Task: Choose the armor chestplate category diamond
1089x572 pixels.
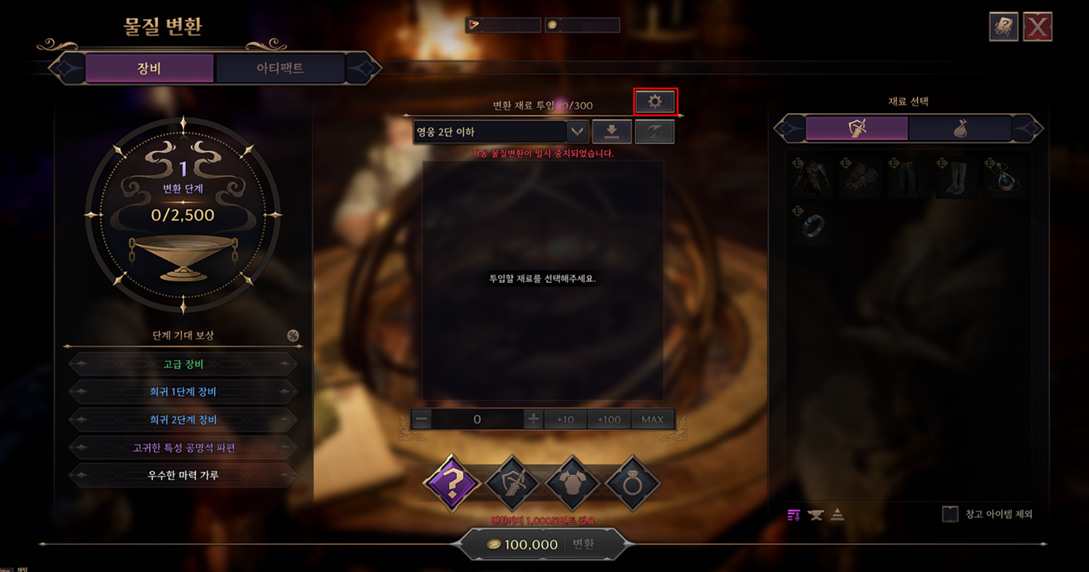Action: point(572,483)
